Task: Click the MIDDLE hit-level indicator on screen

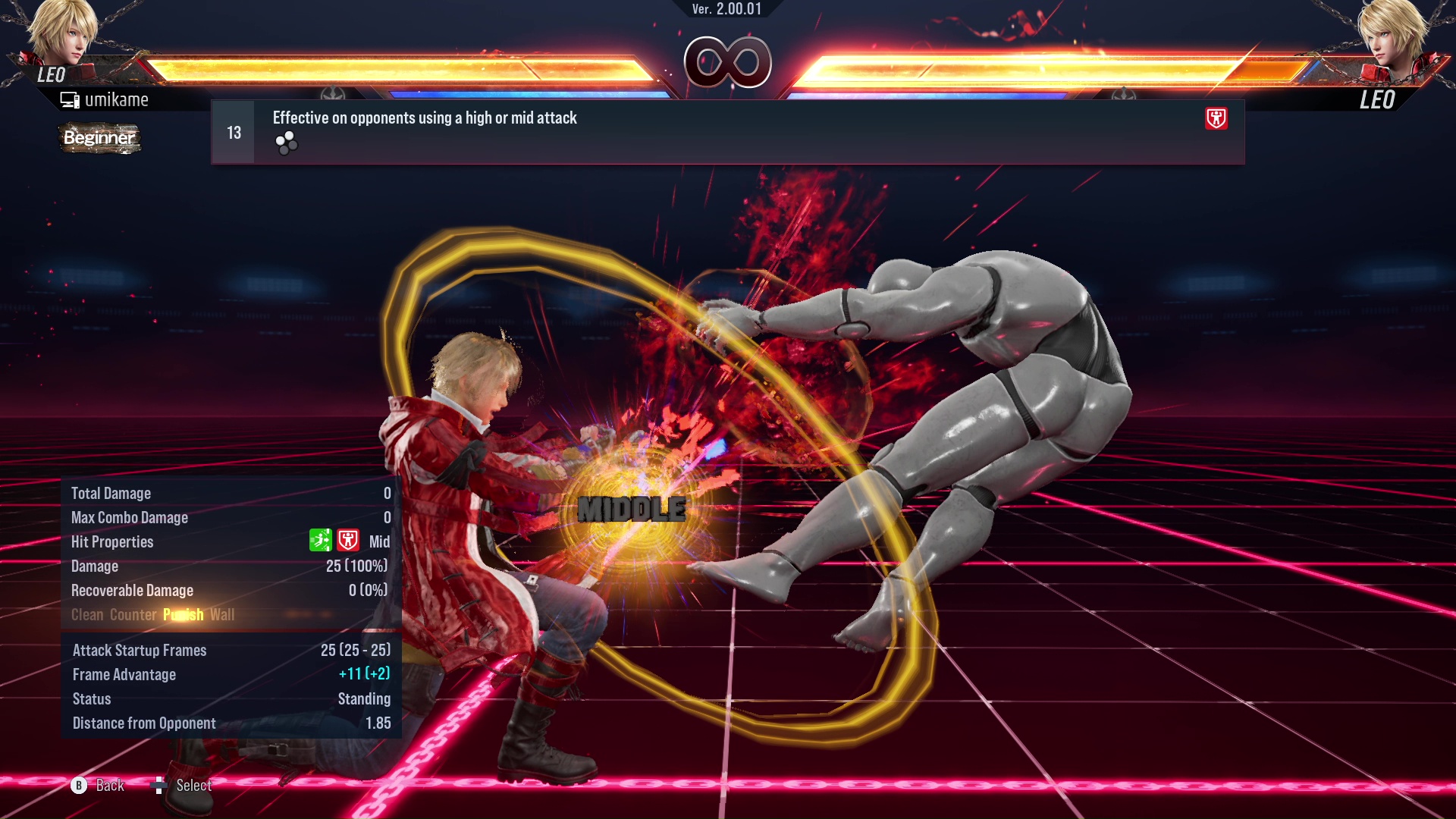Action: pos(631,510)
